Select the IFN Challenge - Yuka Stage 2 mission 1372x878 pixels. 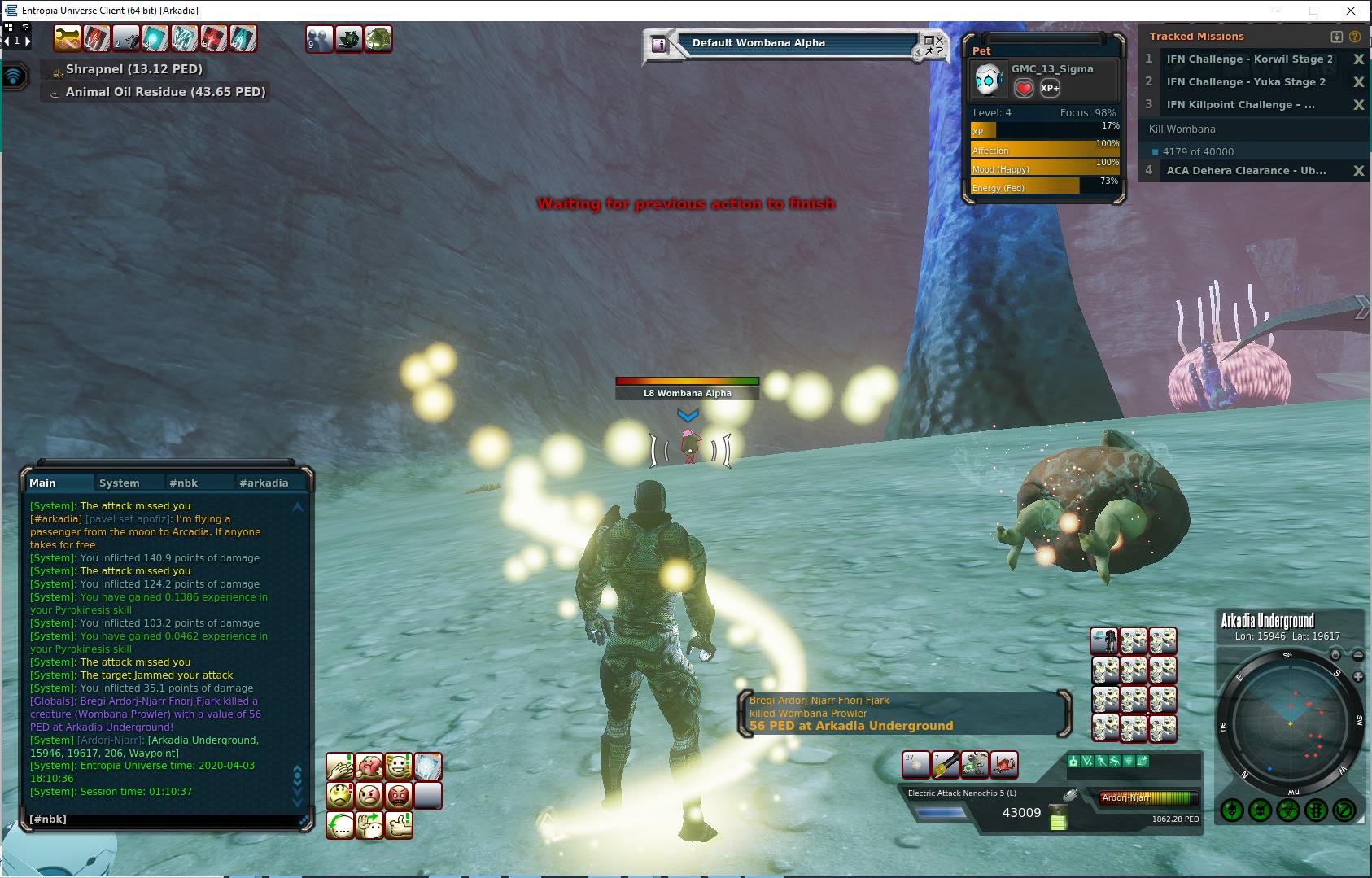pyautogui.click(x=1245, y=82)
